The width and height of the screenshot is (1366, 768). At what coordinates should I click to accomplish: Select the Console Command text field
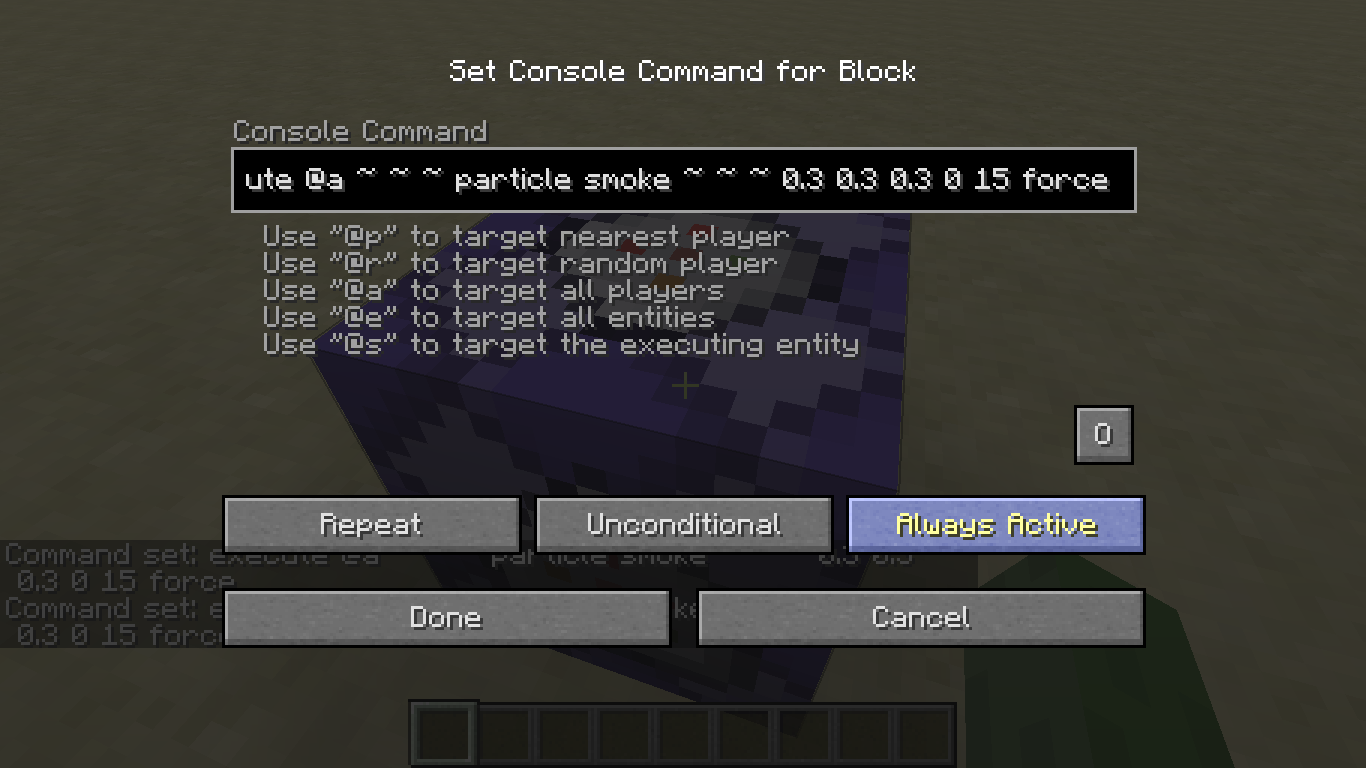(683, 180)
